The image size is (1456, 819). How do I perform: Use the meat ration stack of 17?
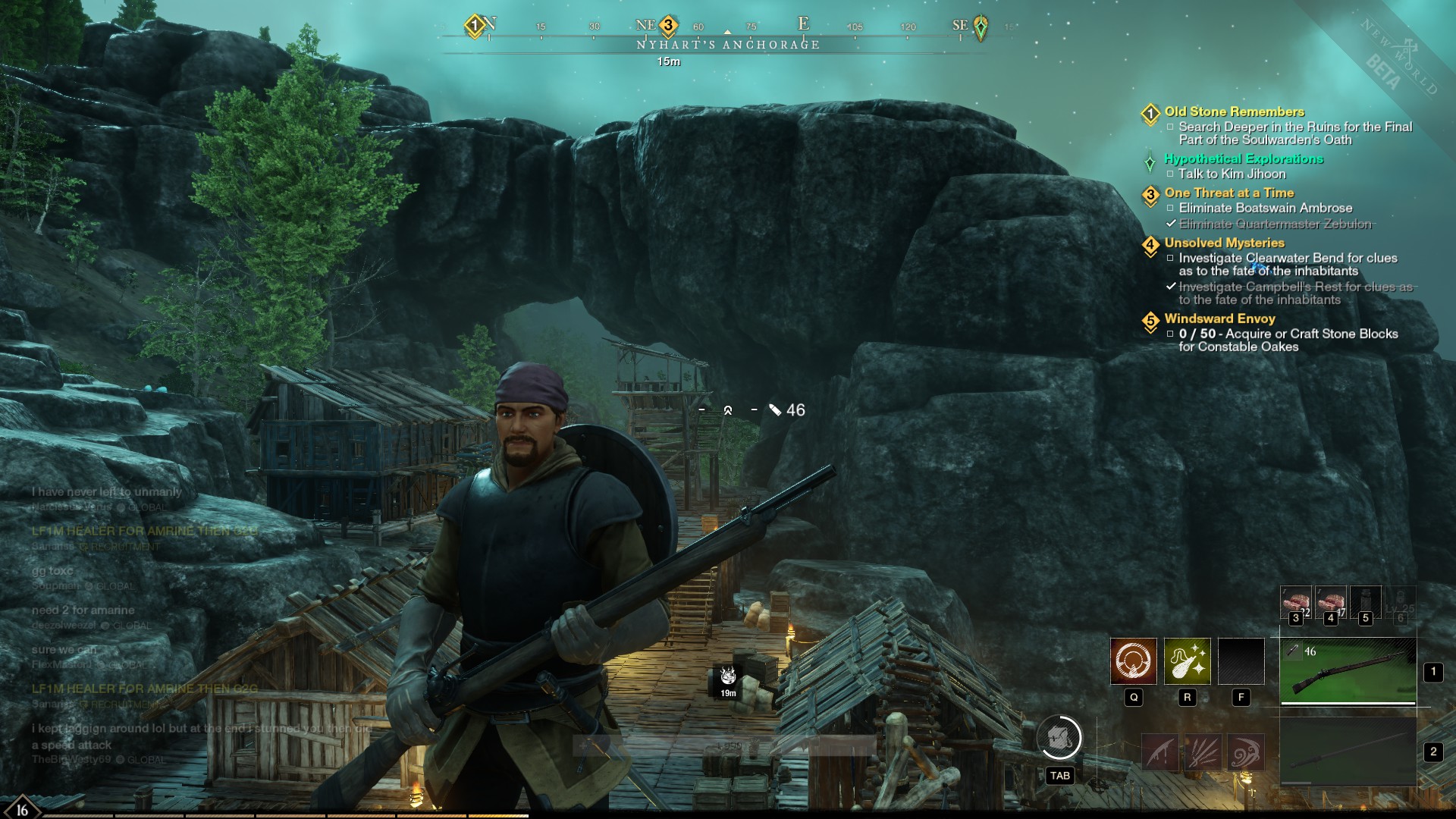pos(1331,603)
